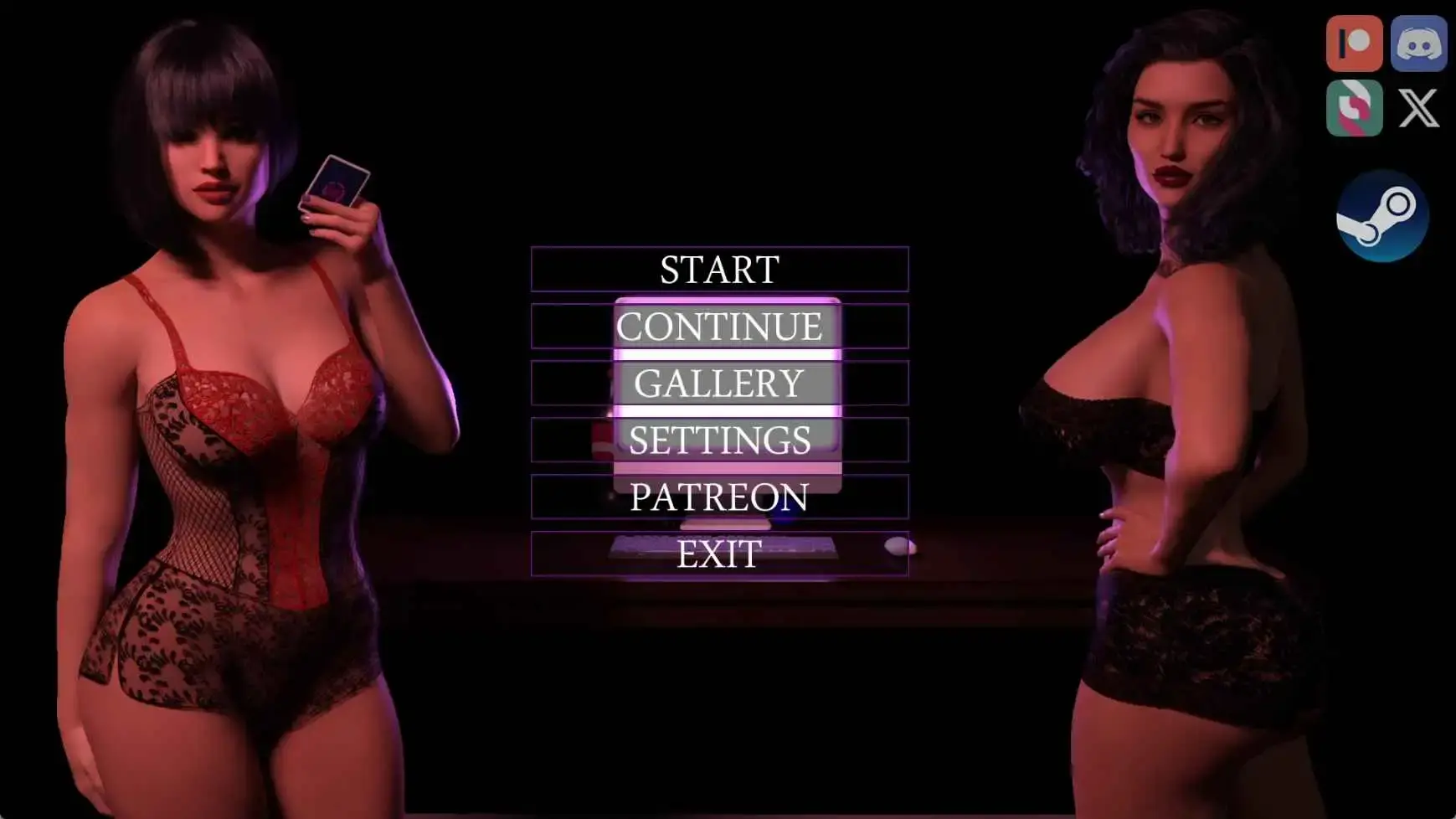Choose CONTINUE from the main menu
The height and width of the screenshot is (819, 1456).
point(718,327)
